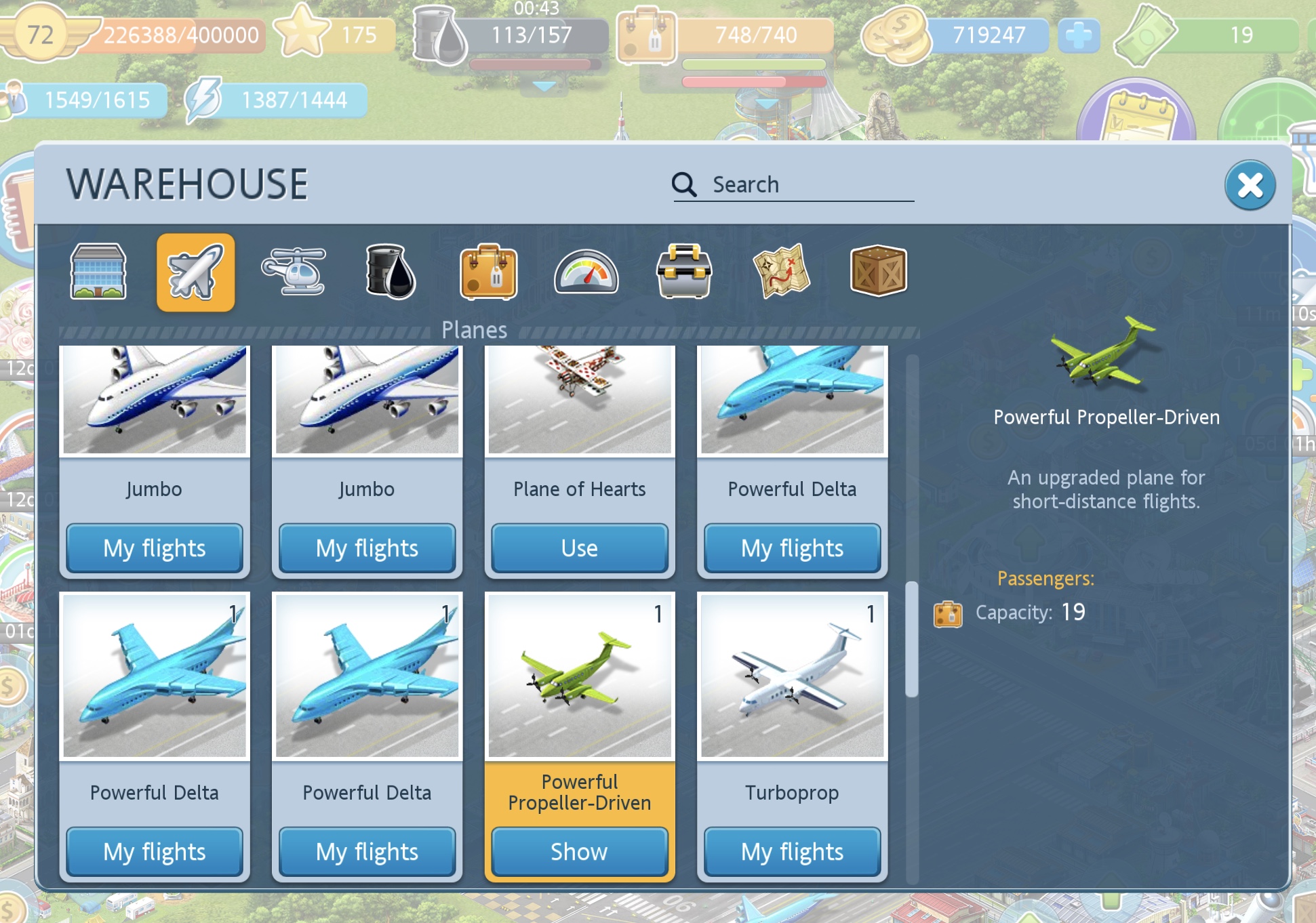
Task: Select the Planes category tab
Action: (x=195, y=272)
